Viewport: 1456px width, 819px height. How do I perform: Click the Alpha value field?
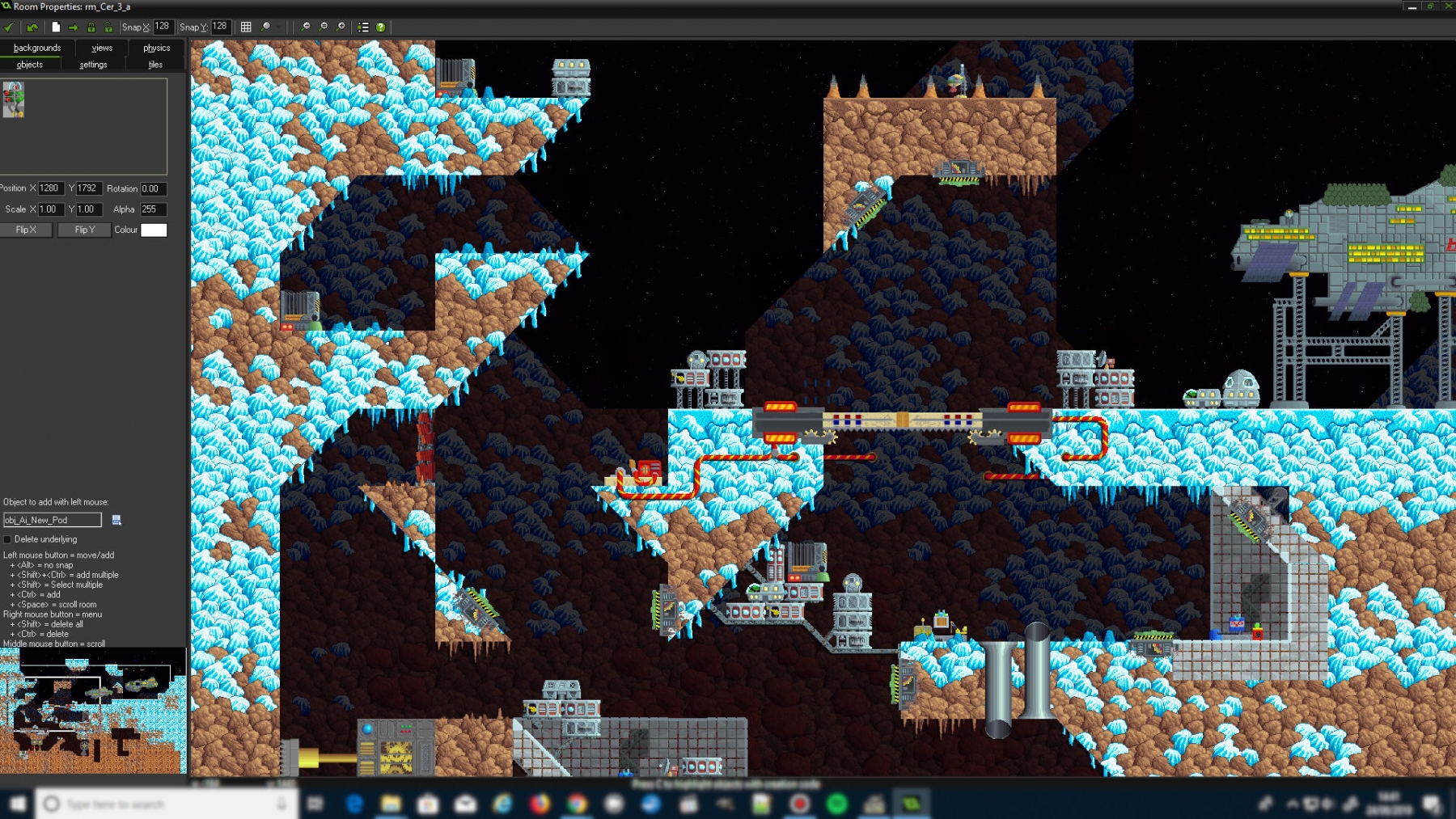click(x=153, y=209)
